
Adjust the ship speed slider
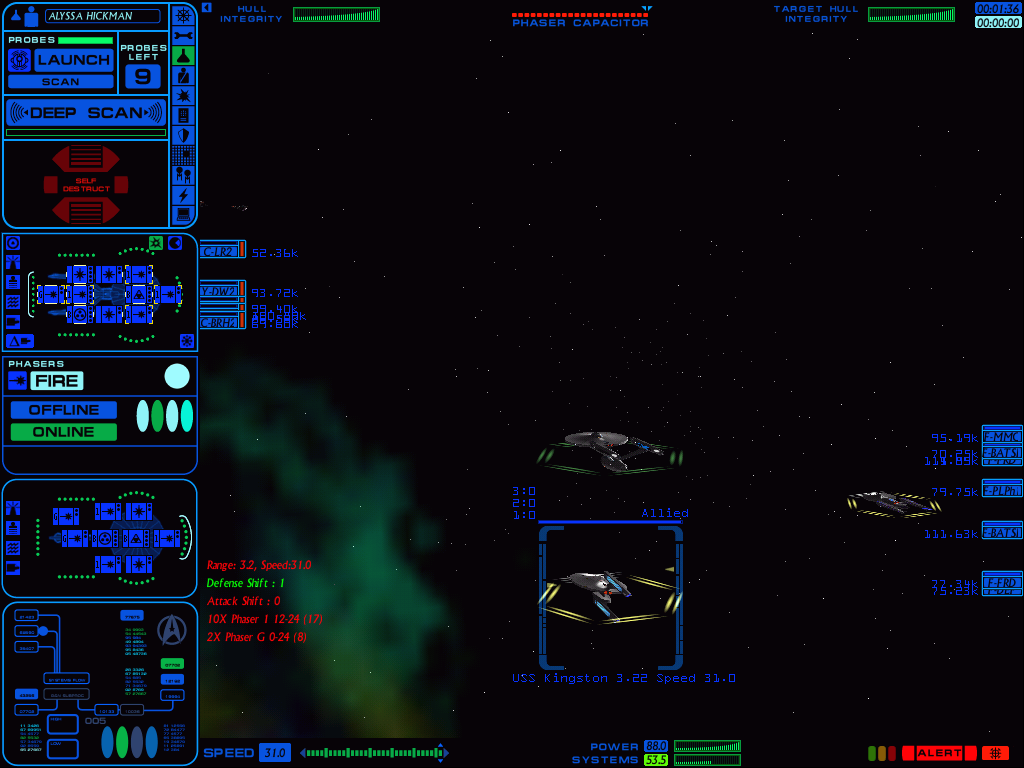[372, 753]
